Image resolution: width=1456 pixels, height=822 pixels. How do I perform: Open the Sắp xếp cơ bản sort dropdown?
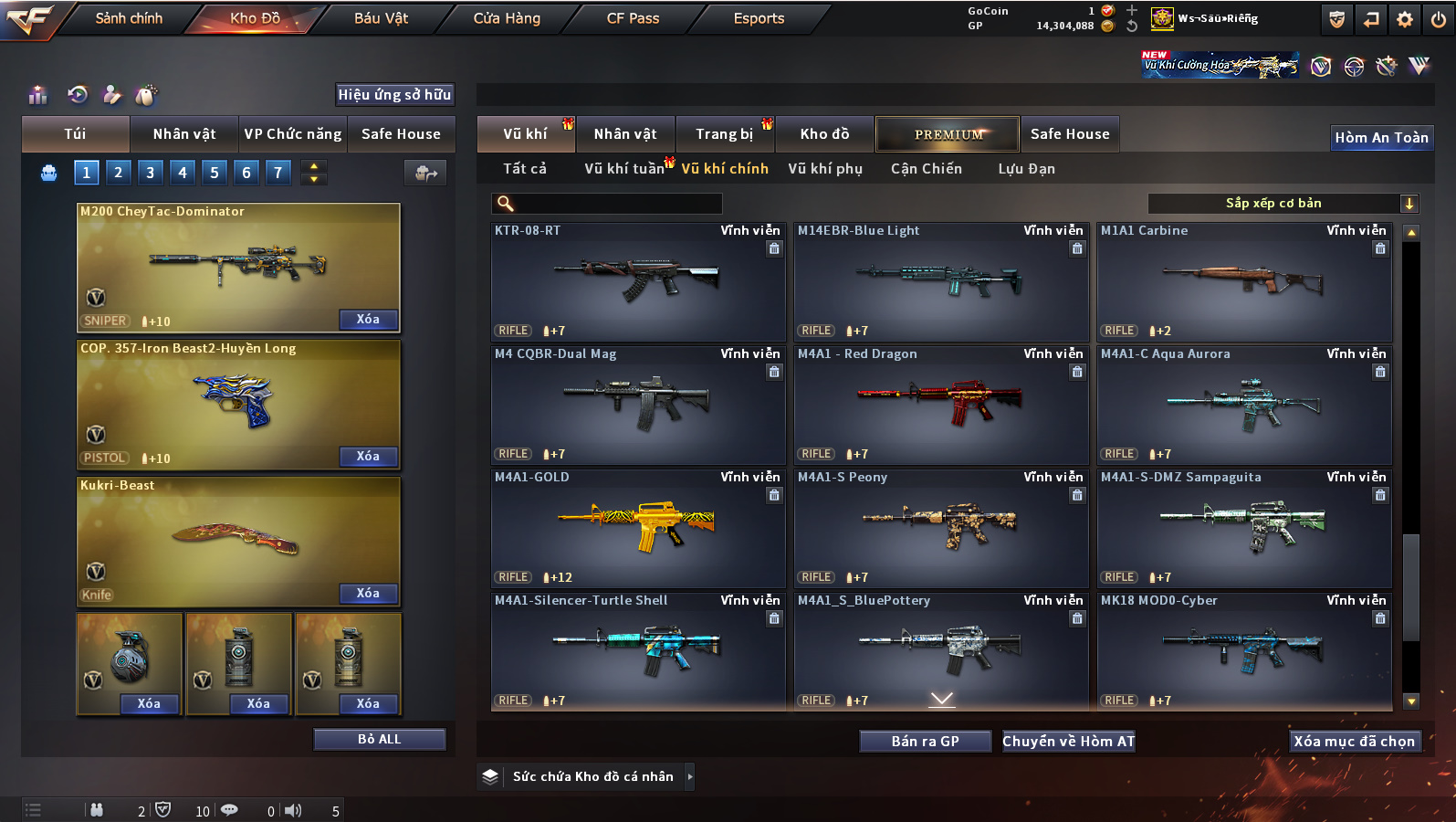click(1283, 203)
